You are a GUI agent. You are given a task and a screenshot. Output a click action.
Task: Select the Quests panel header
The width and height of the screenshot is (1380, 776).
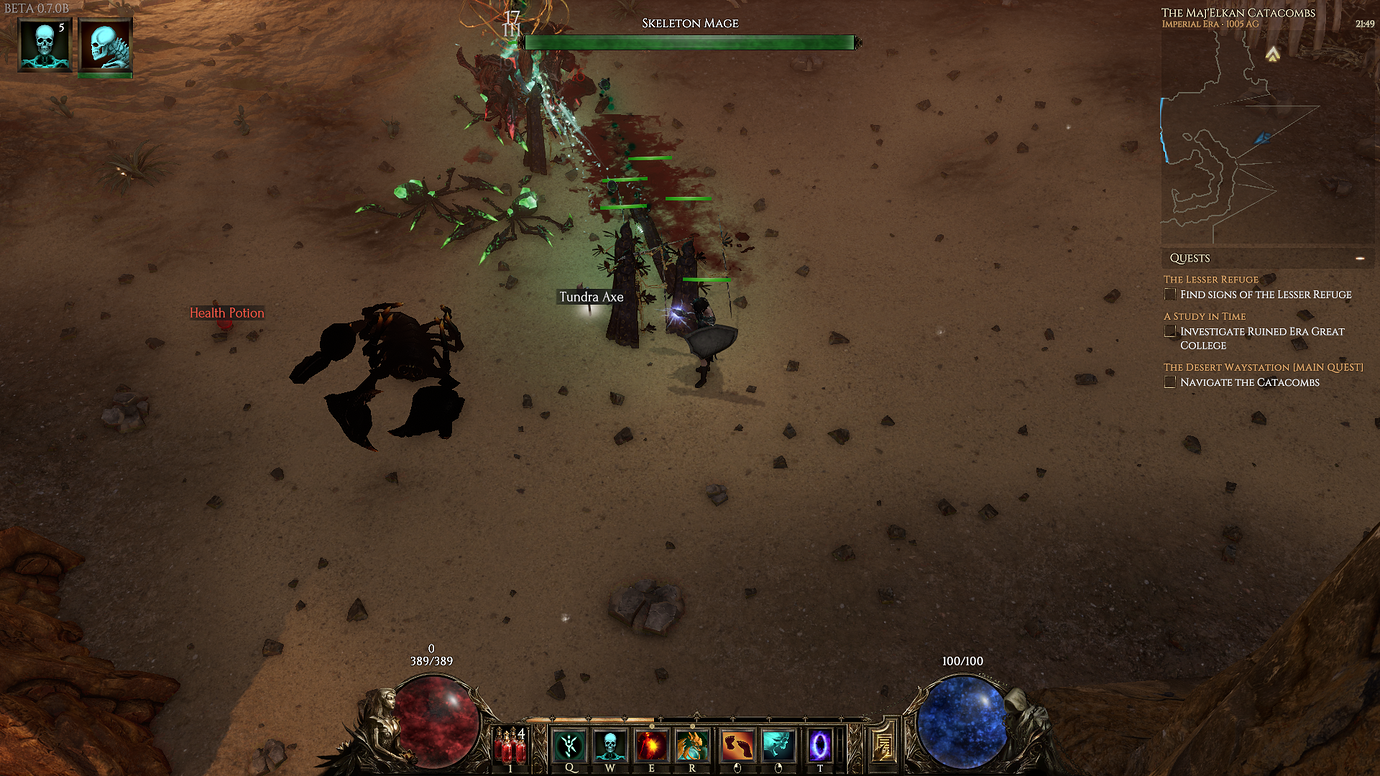click(x=1189, y=257)
